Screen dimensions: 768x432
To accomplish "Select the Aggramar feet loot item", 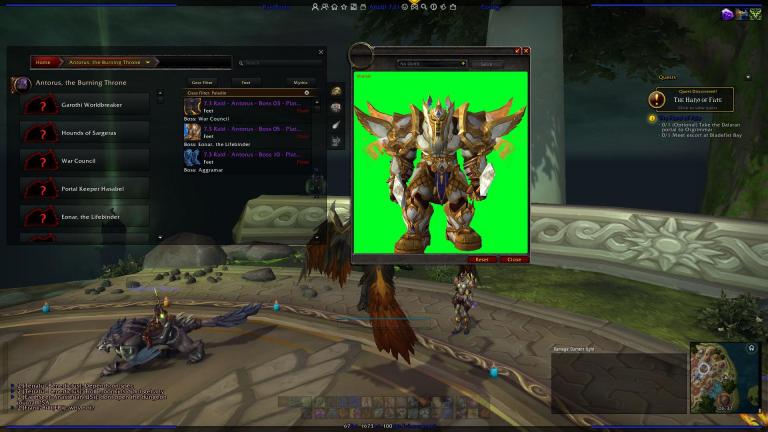I will 248,157.
